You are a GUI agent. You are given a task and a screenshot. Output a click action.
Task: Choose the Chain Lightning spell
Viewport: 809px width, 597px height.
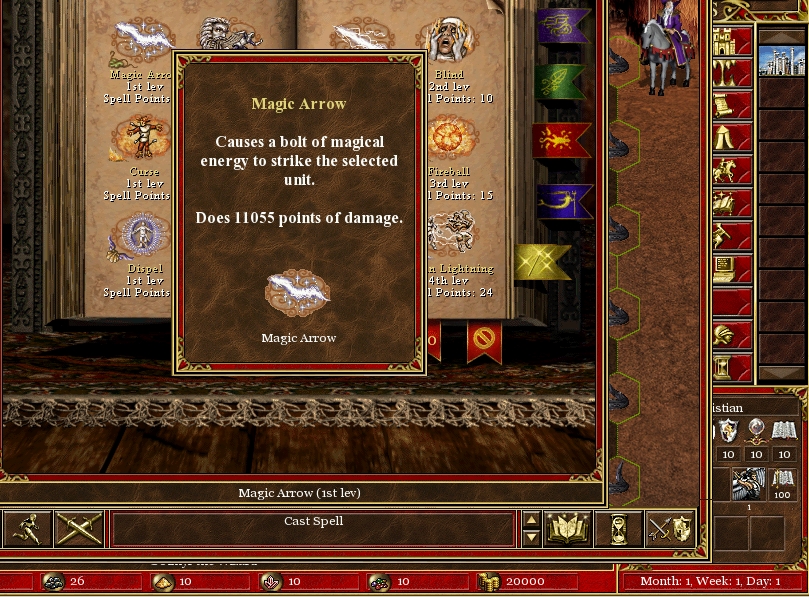pos(450,234)
